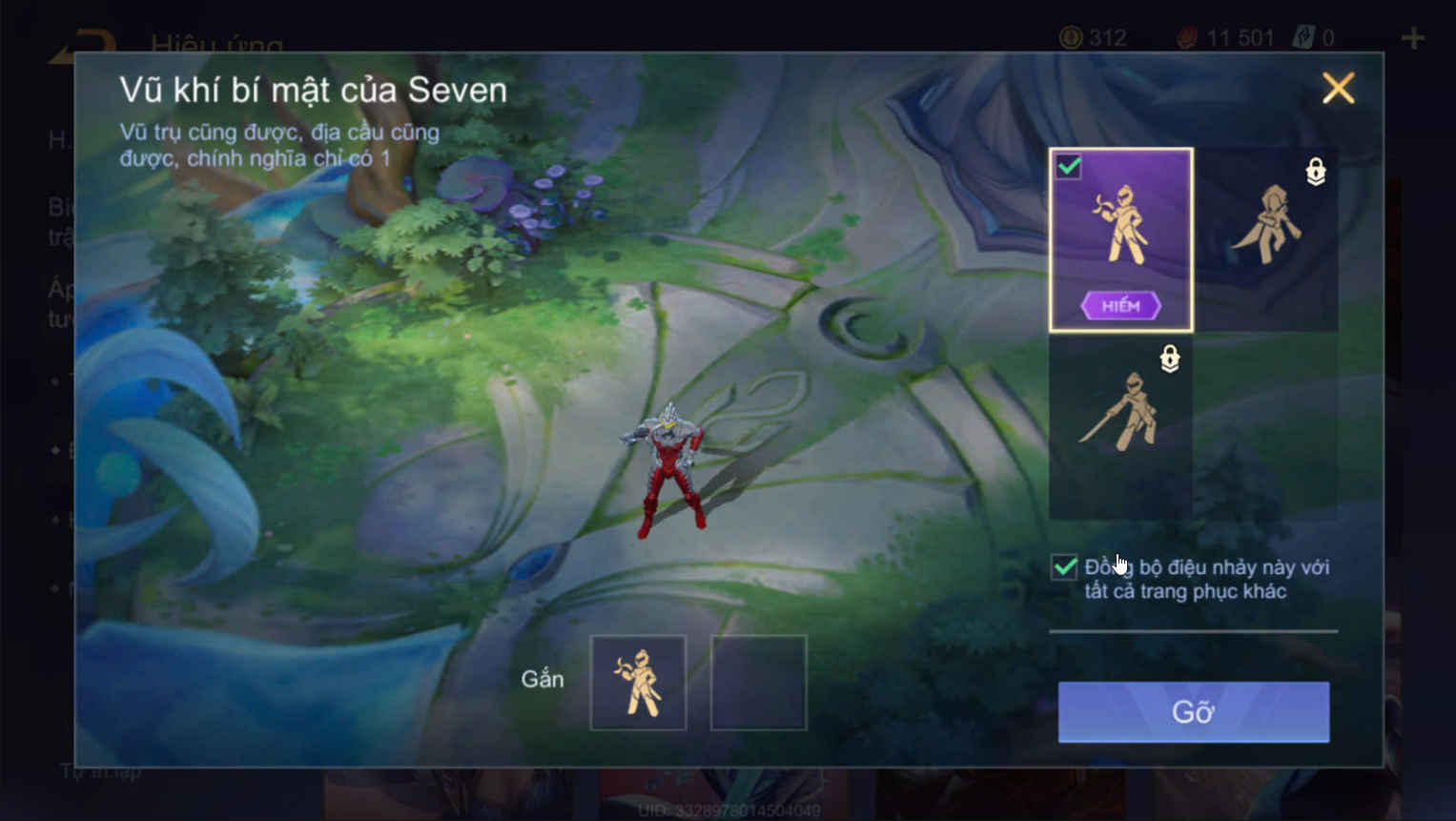Click the lock icon on the bottom dance emote
The image size is (1456, 821).
click(1170, 359)
